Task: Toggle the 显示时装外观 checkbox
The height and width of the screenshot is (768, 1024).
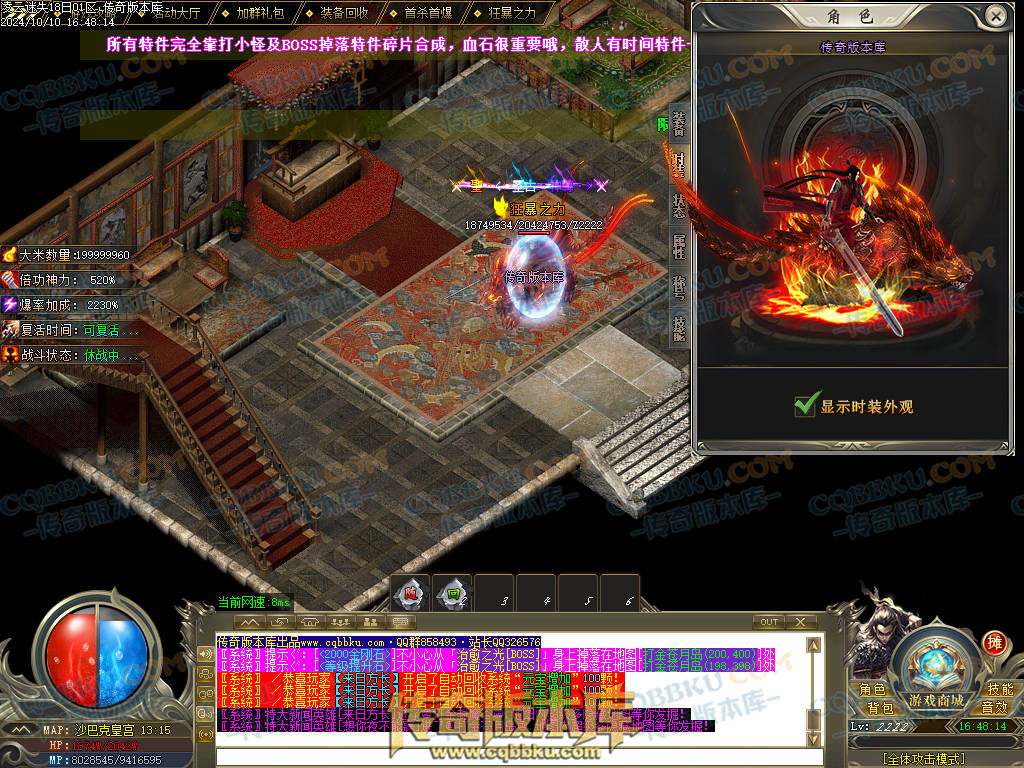Action: pos(806,406)
